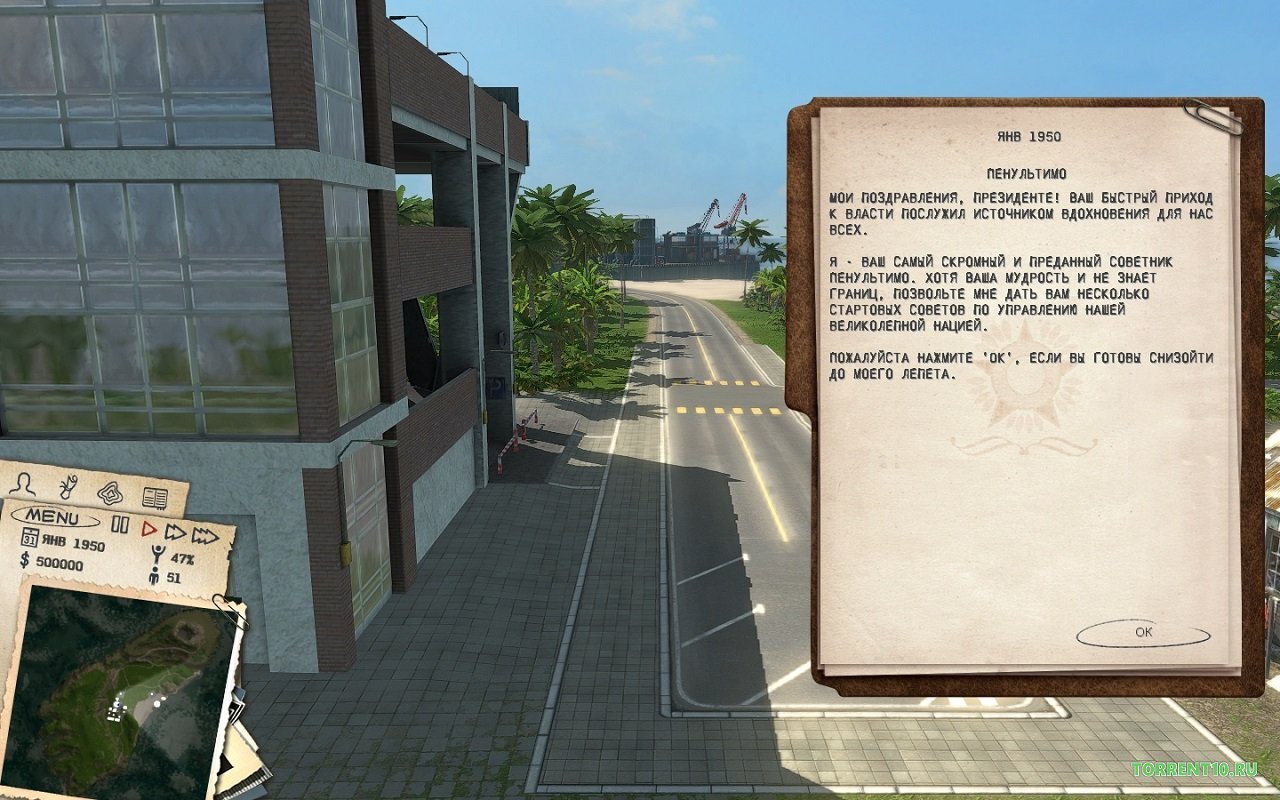Select the ЯНВ 1950 date label

(x=73, y=542)
